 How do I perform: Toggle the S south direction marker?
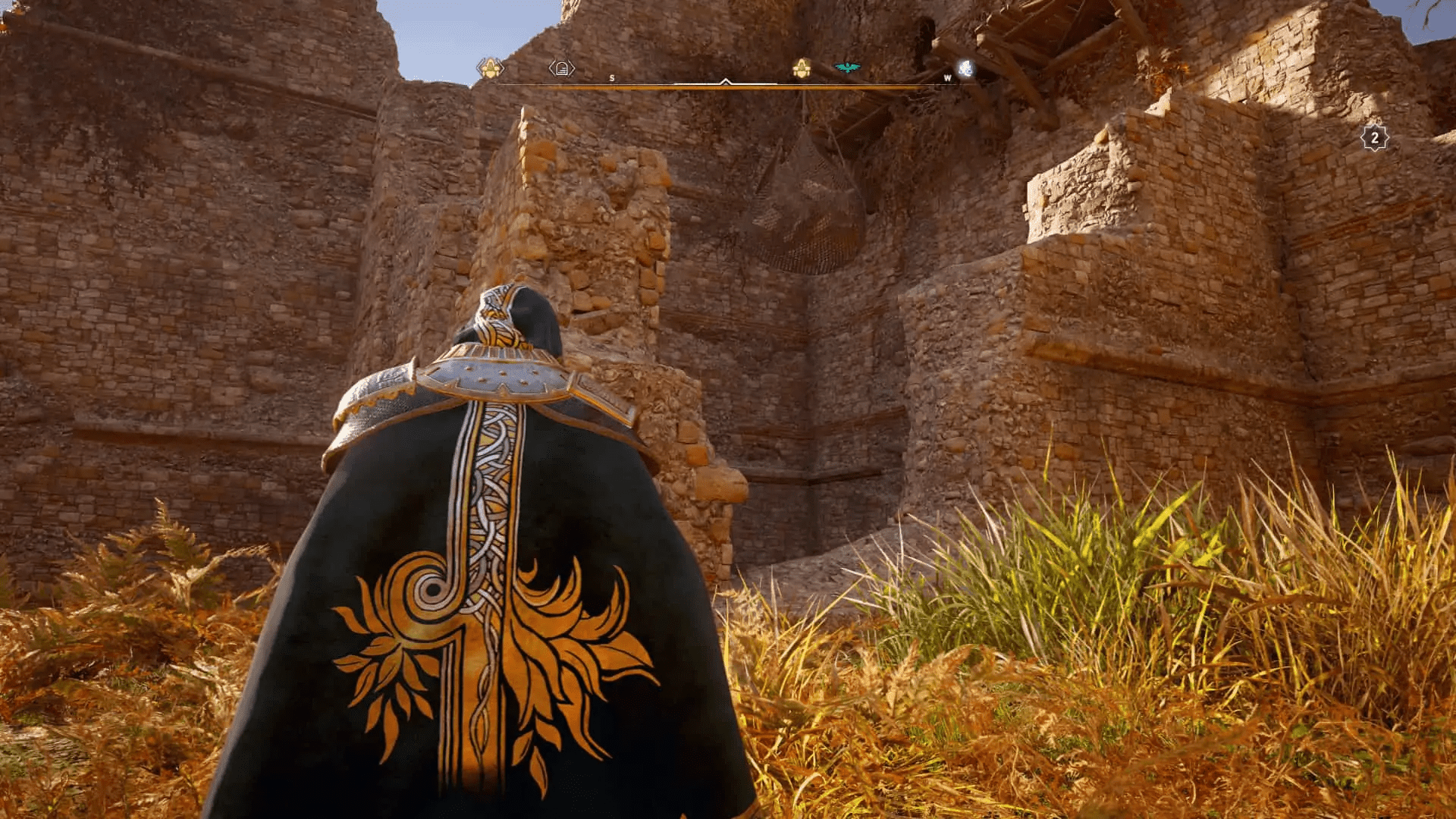click(611, 78)
